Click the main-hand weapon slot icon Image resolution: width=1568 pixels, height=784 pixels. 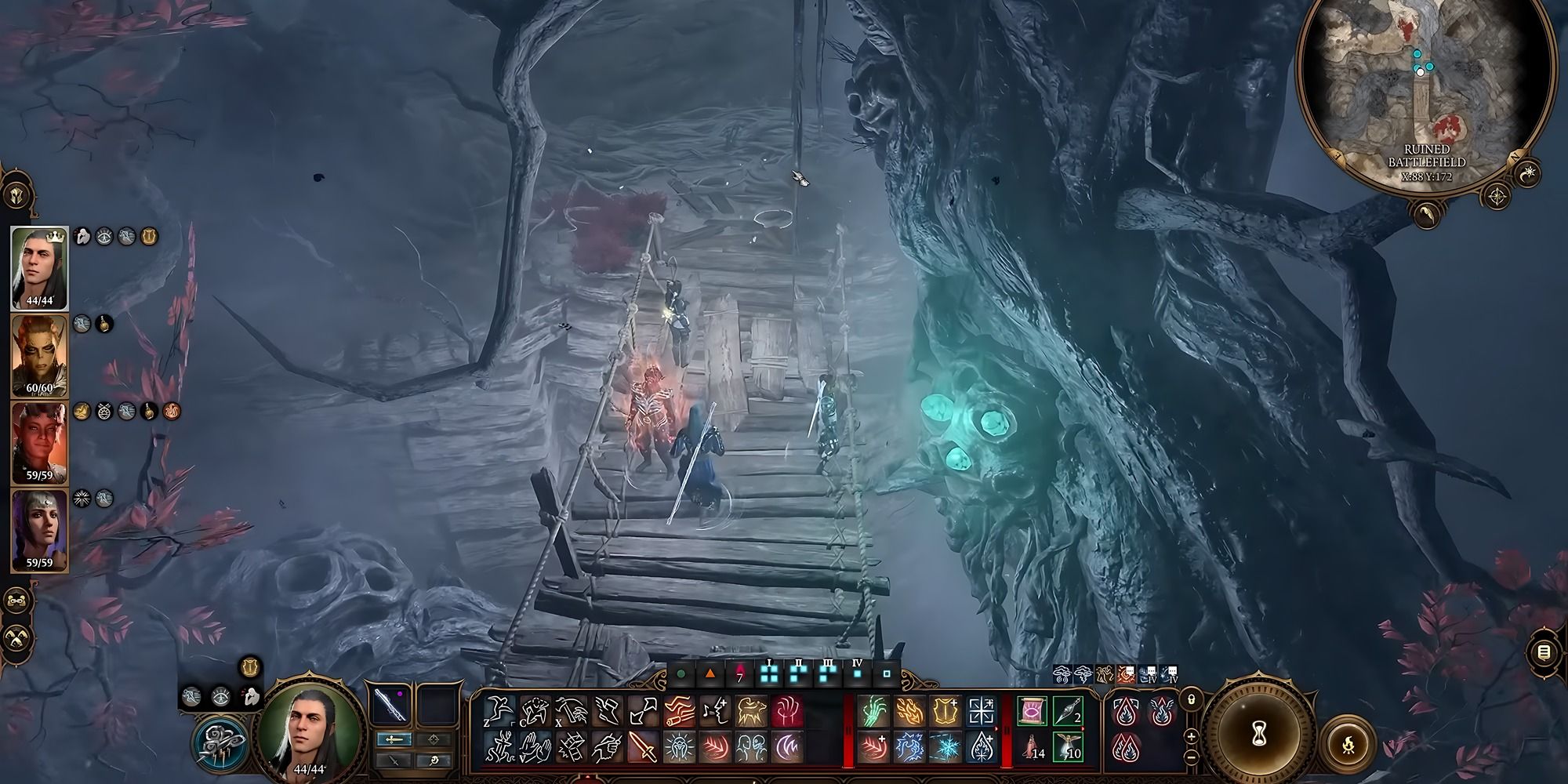pos(390,705)
